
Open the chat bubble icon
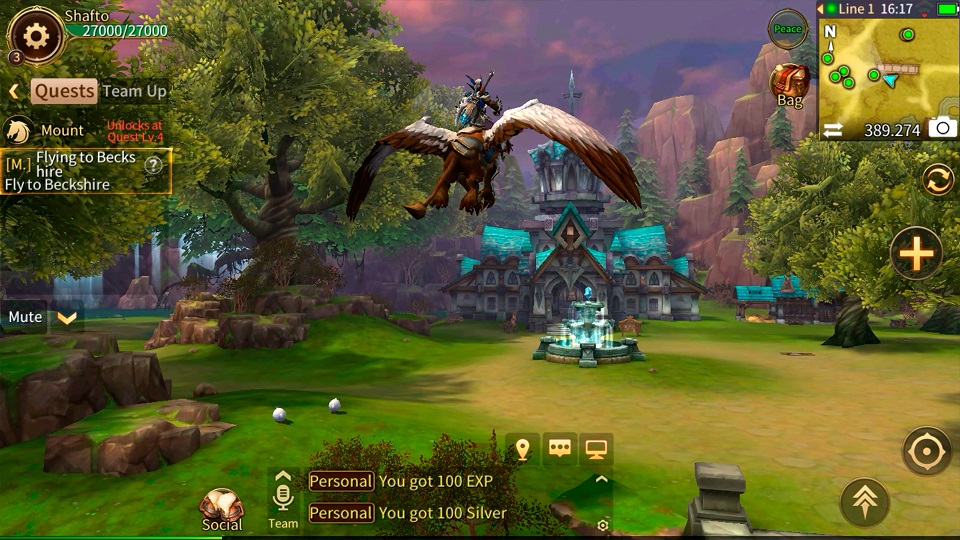(560, 449)
